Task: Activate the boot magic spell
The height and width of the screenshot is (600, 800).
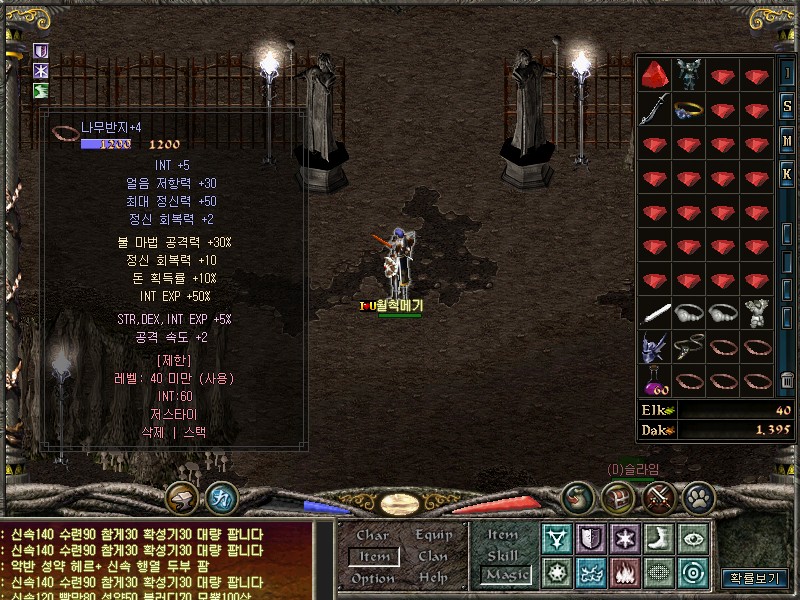Action: click(658, 538)
